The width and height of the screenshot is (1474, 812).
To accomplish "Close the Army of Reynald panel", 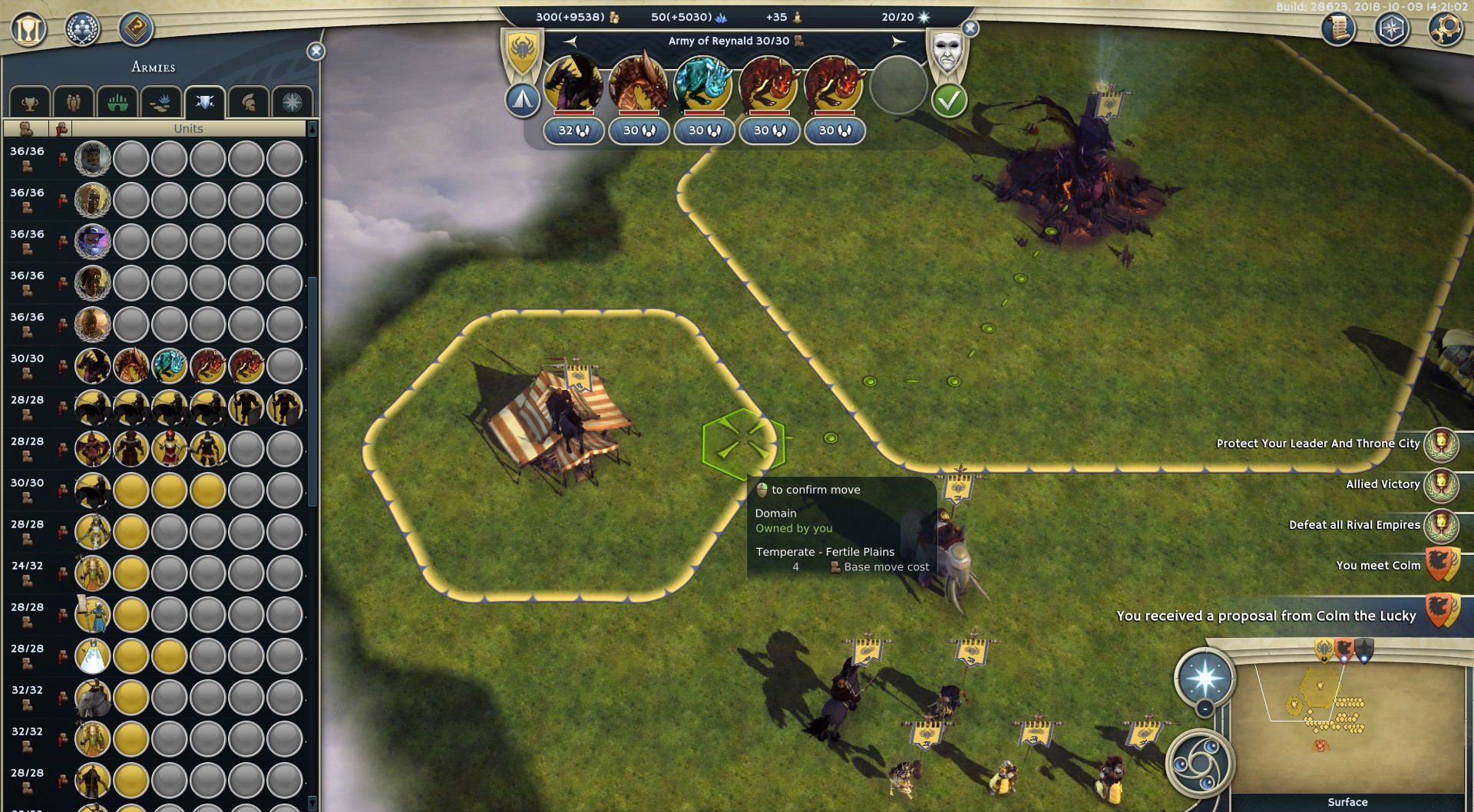I will 970,29.
